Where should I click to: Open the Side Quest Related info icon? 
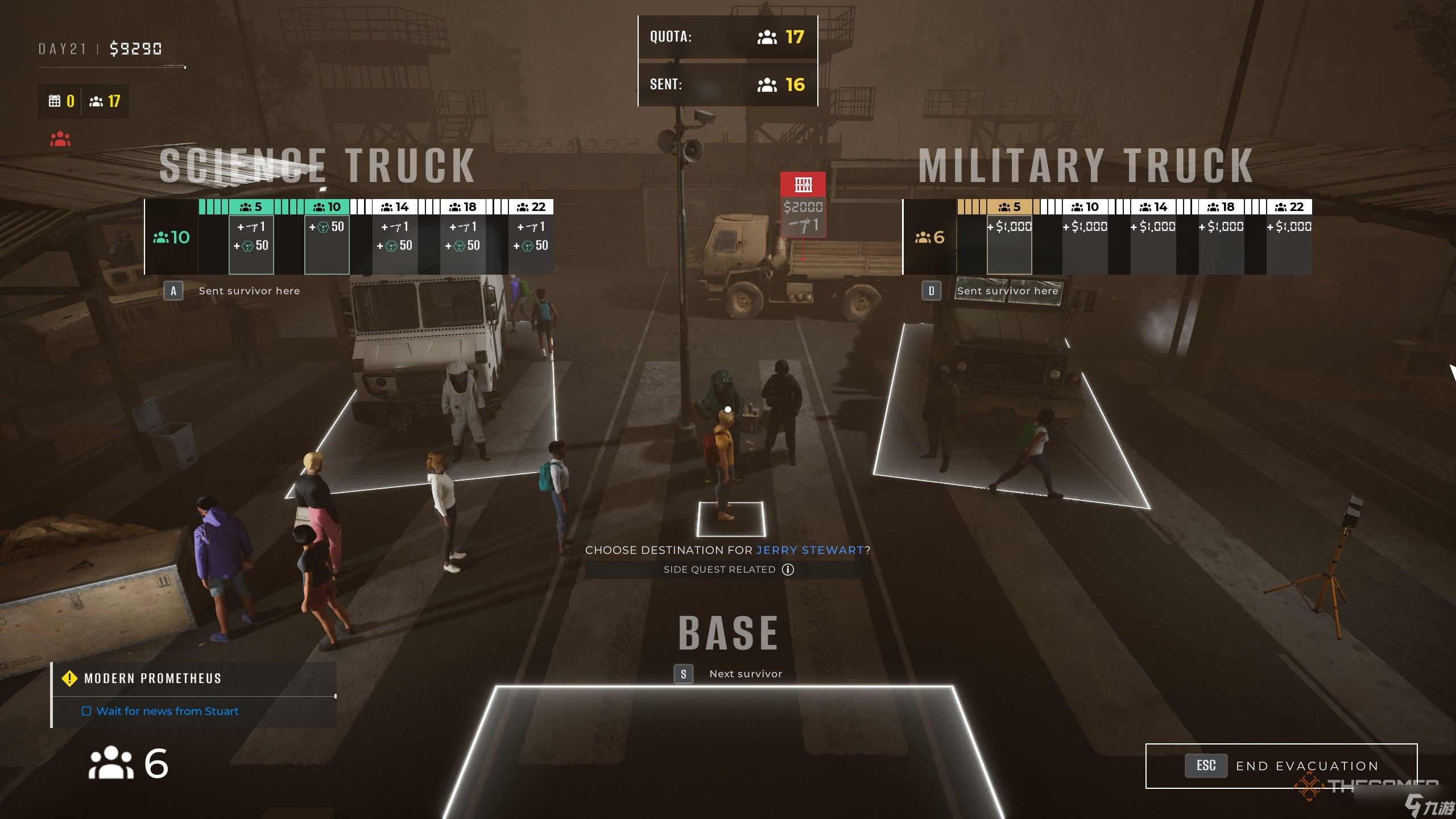(x=788, y=569)
